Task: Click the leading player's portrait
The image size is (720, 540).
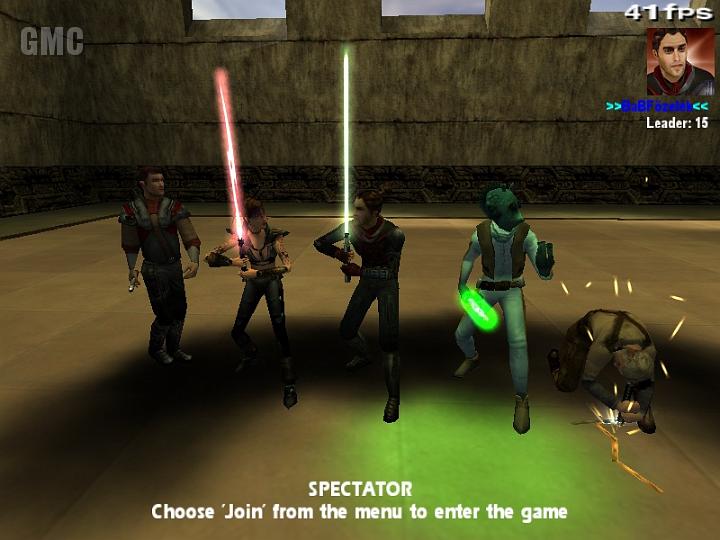Action: tap(680, 61)
